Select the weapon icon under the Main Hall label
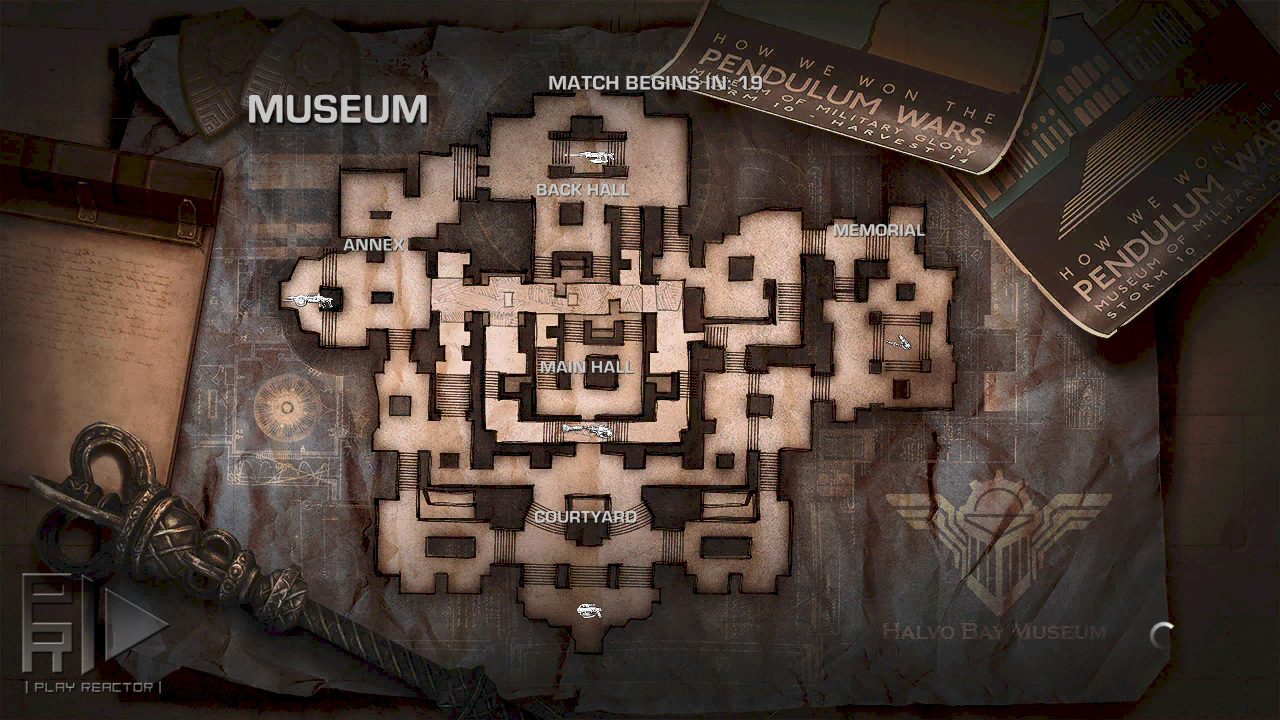Screen dimensions: 1280x720 (x=587, y=431)
